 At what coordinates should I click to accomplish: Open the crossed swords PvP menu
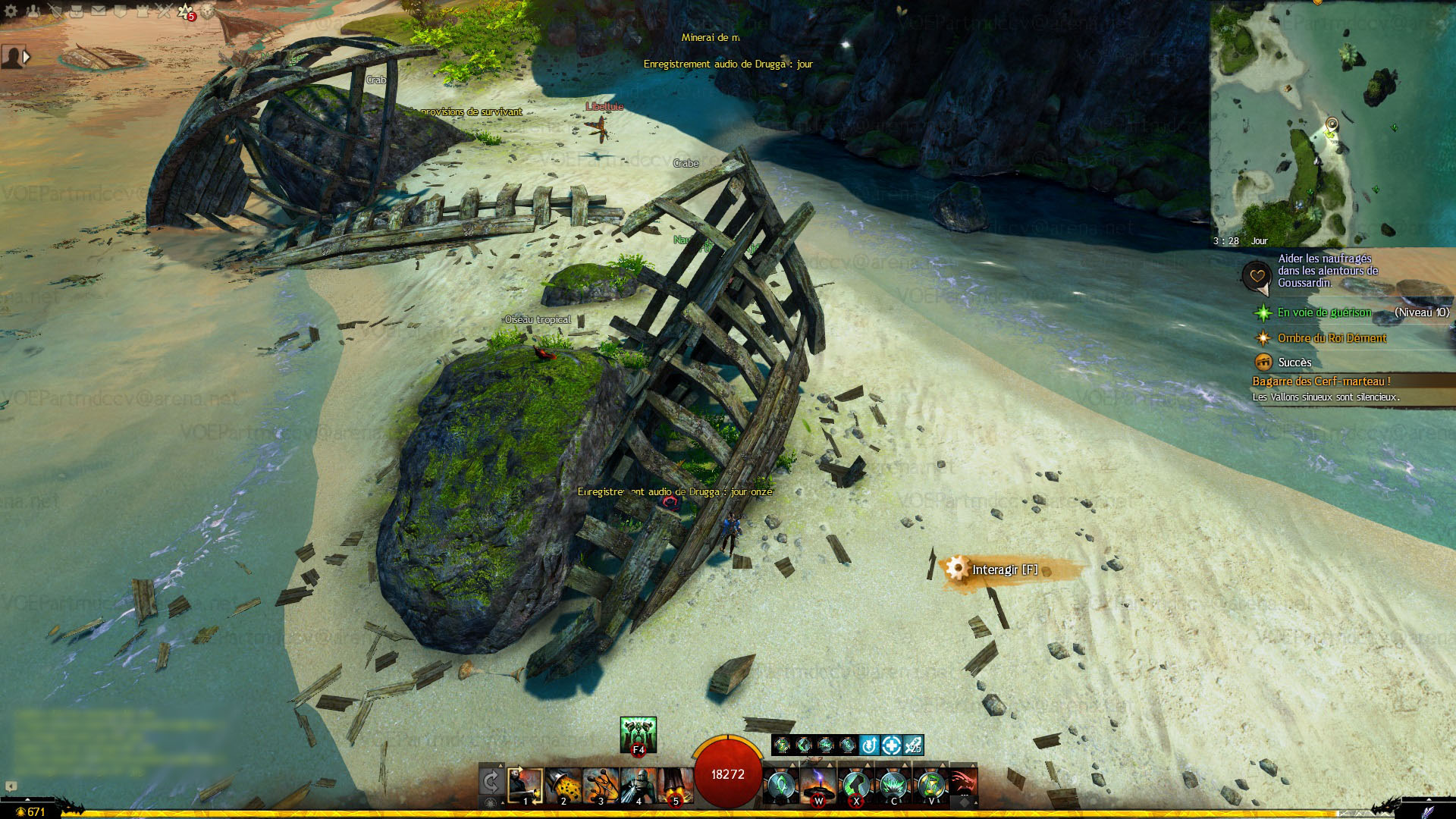point(165,11)
